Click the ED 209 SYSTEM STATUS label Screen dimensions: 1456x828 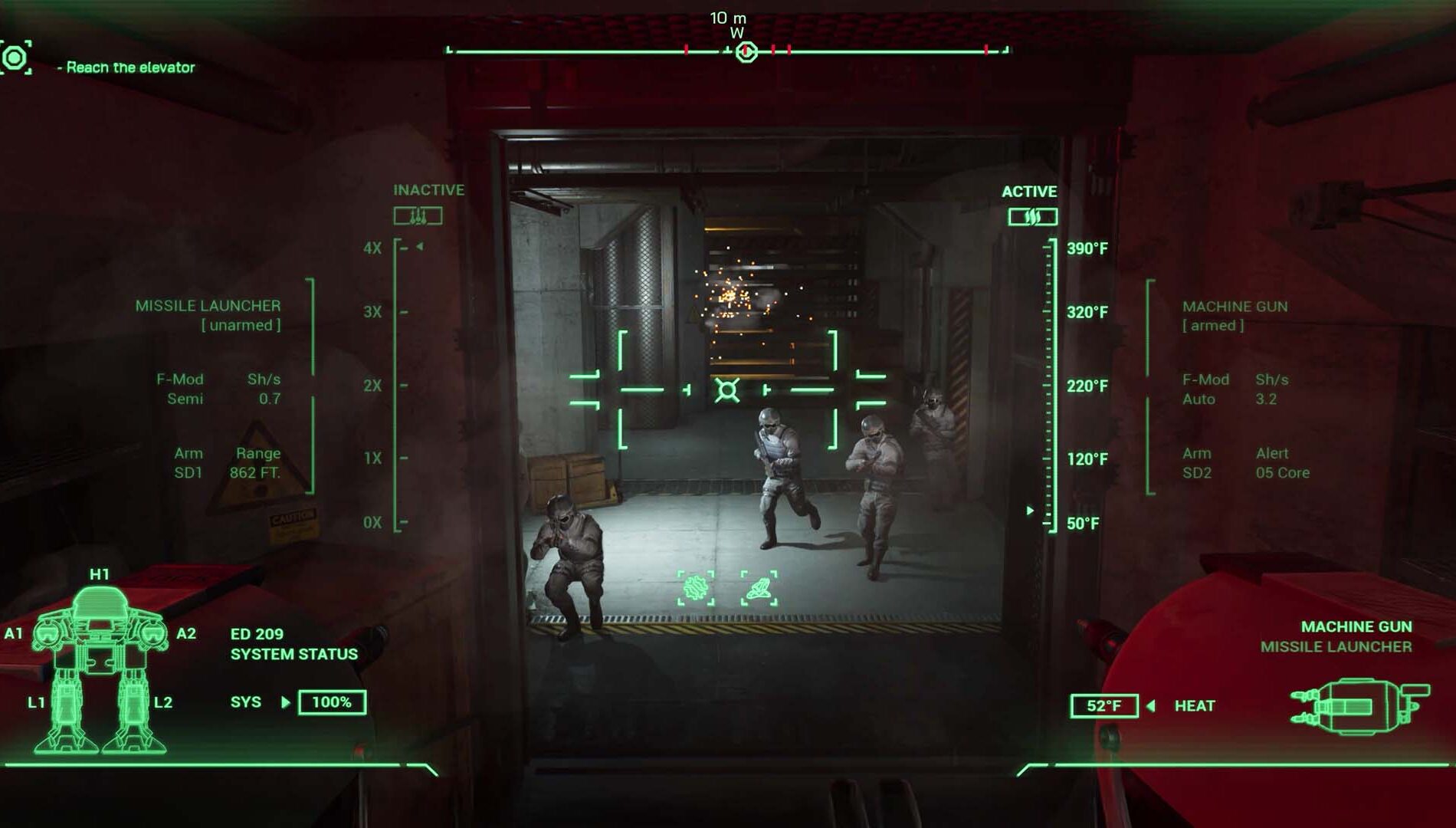click(x=293, y=645)
